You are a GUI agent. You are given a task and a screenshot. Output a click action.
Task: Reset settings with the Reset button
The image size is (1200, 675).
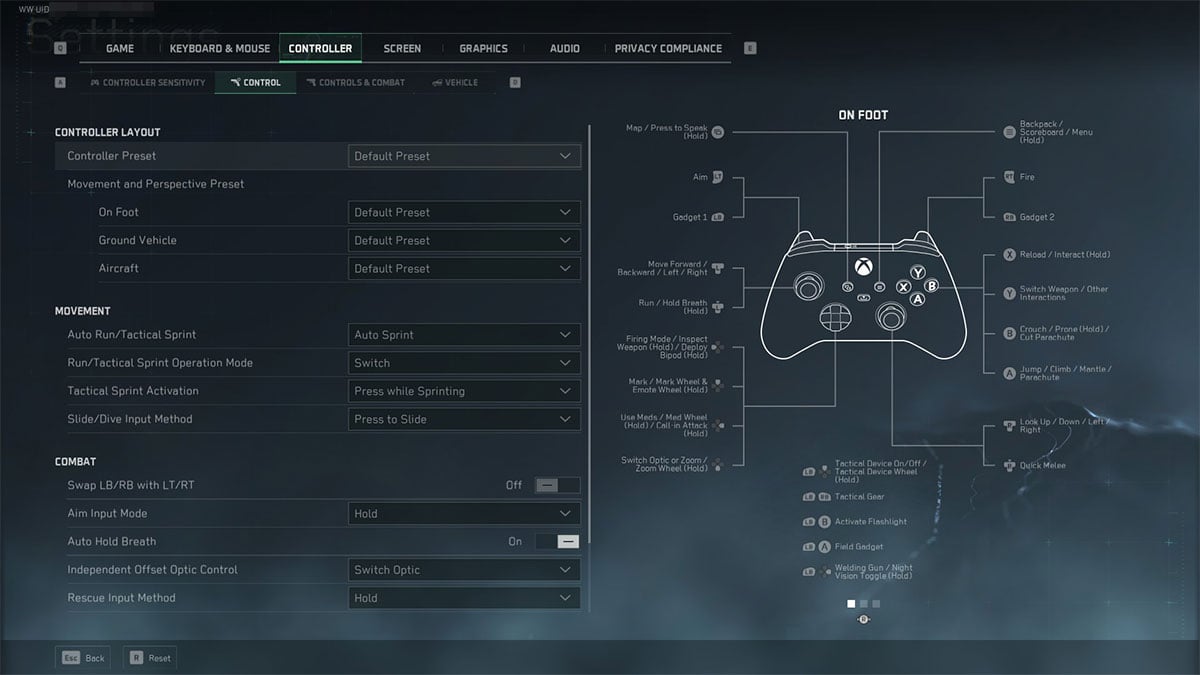(x=149, y=658)
